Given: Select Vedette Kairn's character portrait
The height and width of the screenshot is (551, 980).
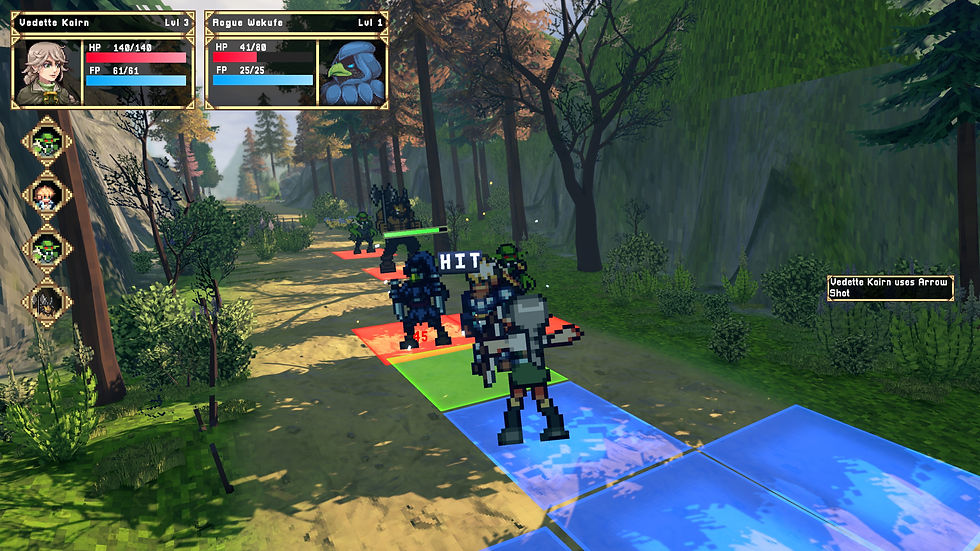Looking at the screenshot, I should point(47,72).
